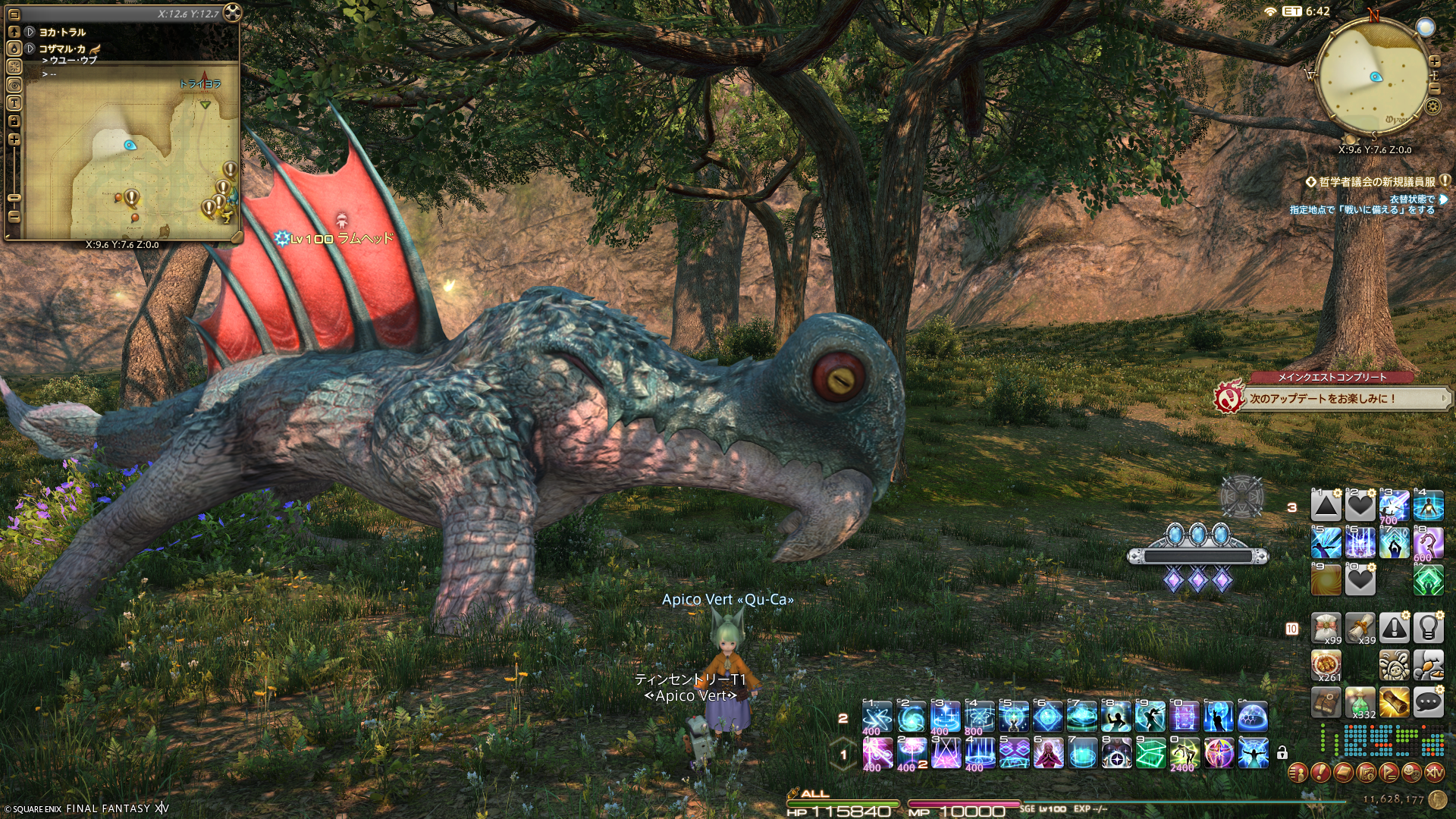Screen dimensions: 1456x819
Task: Click the map's zoom-in plus button
Action: tap(14, 140)
